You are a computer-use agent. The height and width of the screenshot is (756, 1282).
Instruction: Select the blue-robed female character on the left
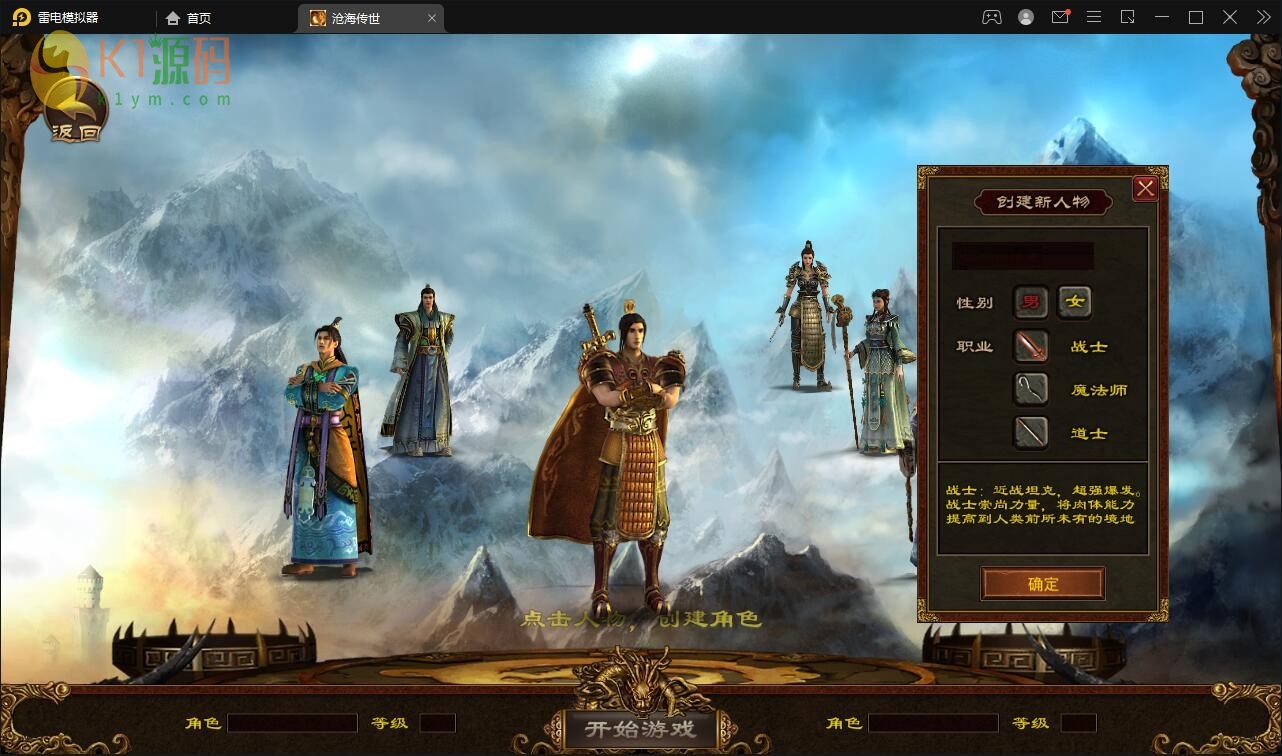coord(325,450)
